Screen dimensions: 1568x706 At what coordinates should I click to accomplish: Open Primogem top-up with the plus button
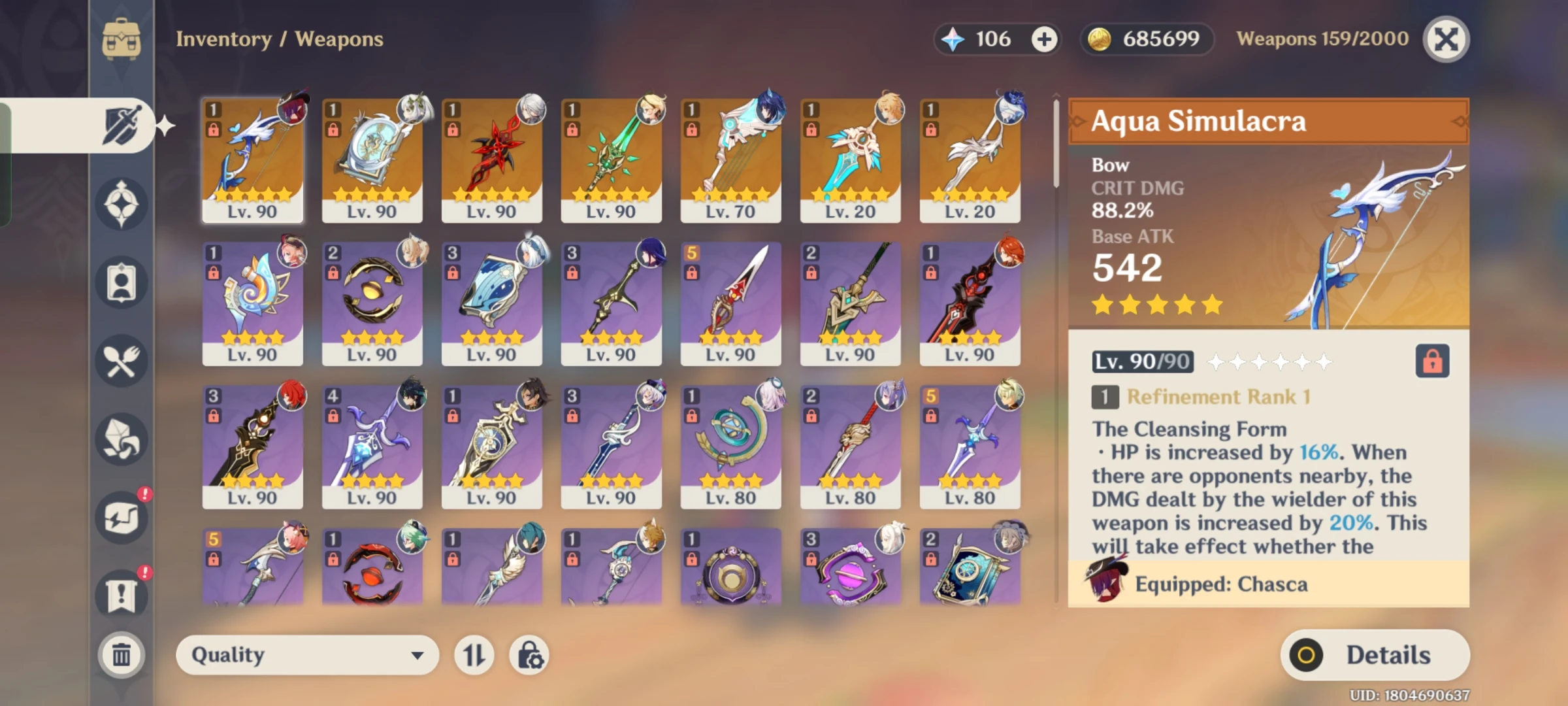pos(1043,39)
